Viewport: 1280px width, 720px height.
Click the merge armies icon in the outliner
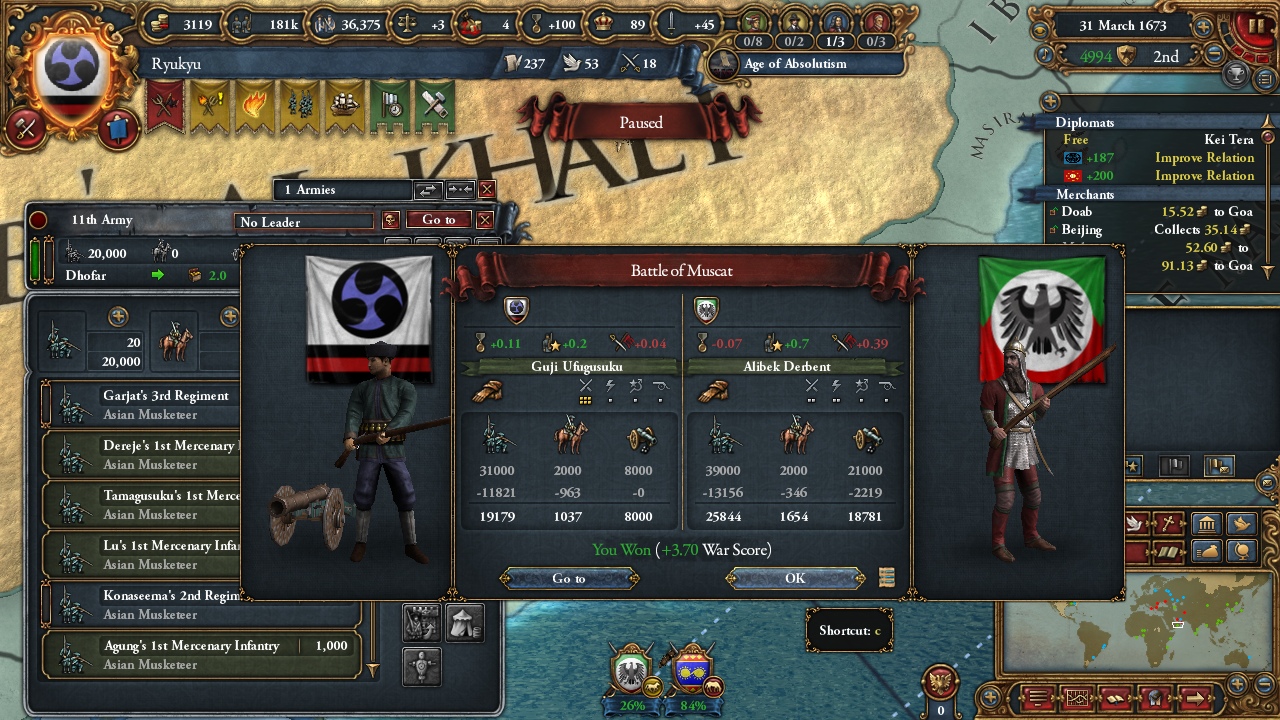pyautogui.click(x=429, y=190)
